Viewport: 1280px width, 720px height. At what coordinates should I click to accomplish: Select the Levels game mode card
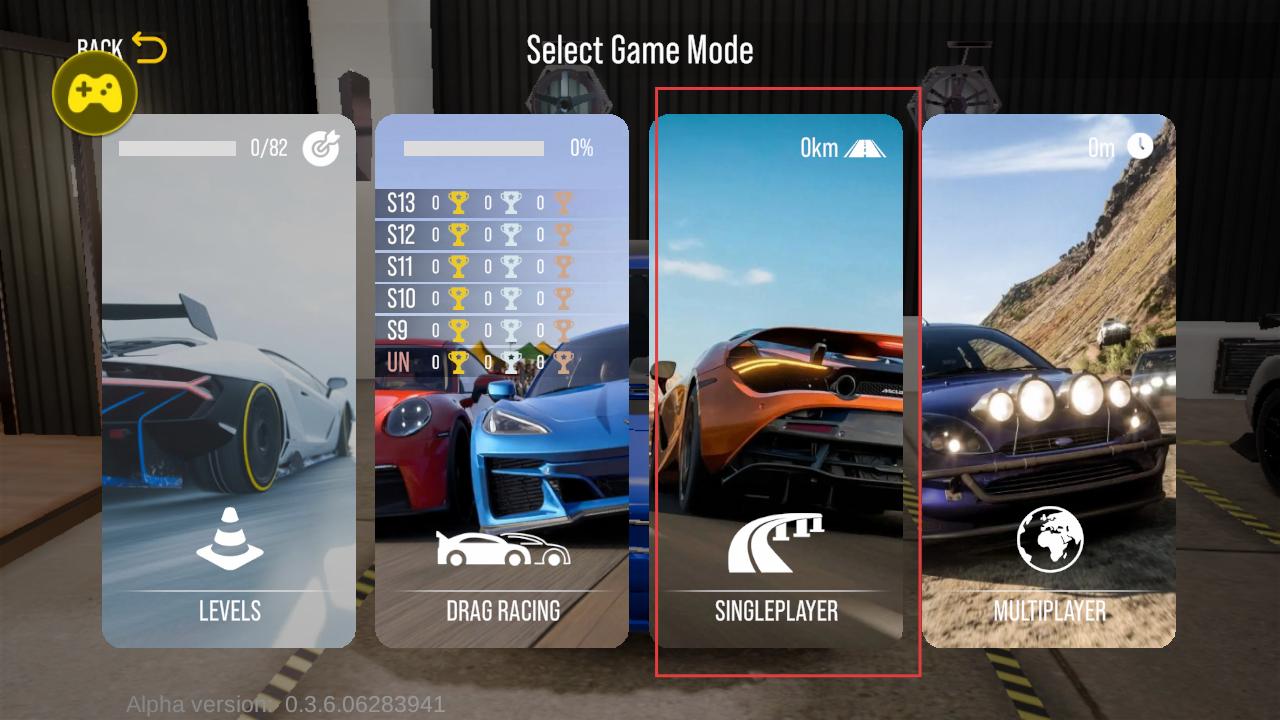coord(229,380)
